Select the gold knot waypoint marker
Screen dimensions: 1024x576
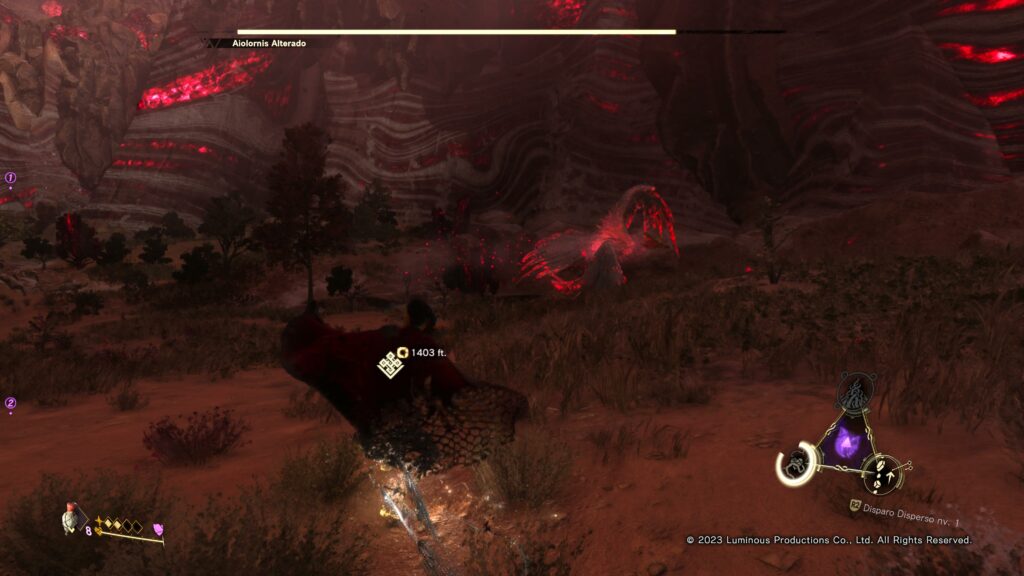pyautogui.click(x=389, y=365)
